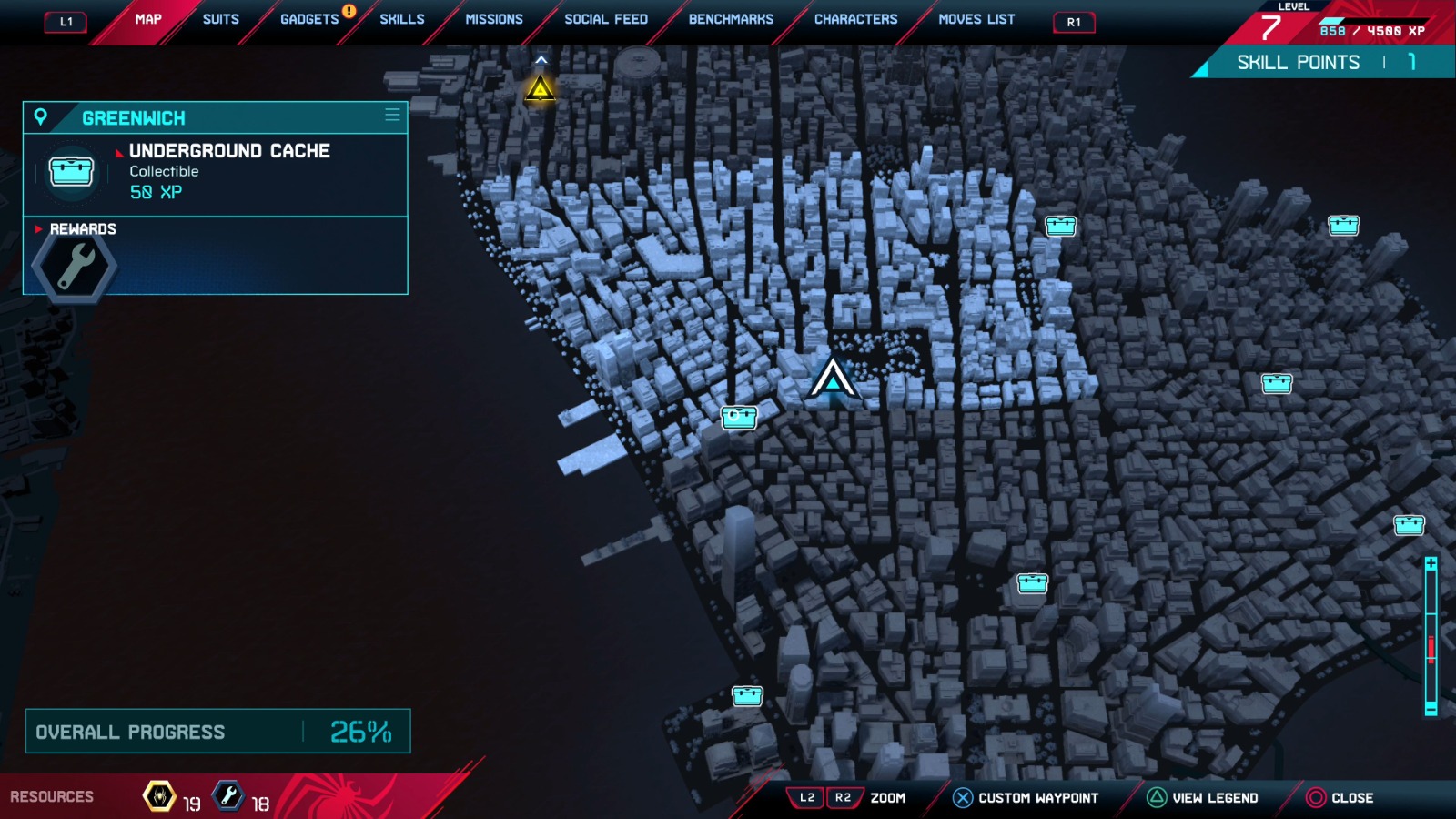This screenshot has height=819, width=1456.
Task: Close the map screen
Action: [1340, 798]
